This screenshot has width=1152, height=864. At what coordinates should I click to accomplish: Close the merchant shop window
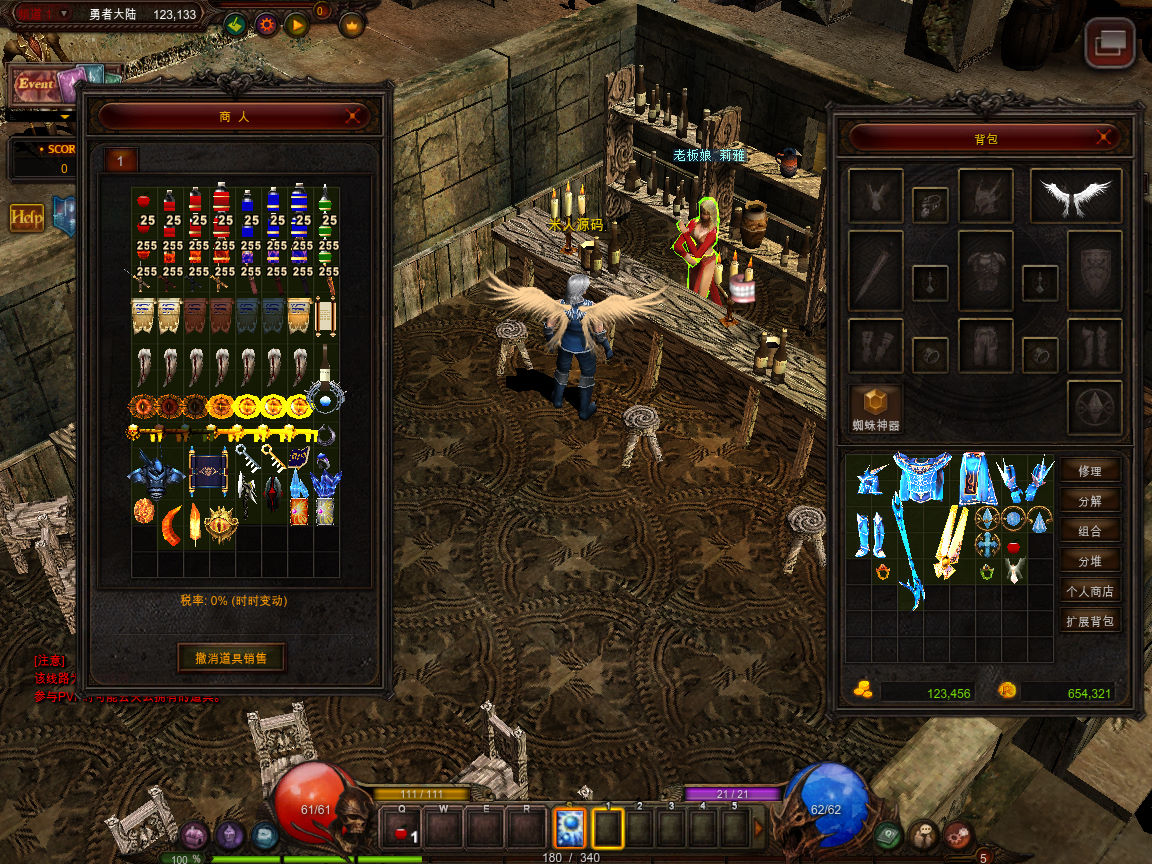pos(353,116)
